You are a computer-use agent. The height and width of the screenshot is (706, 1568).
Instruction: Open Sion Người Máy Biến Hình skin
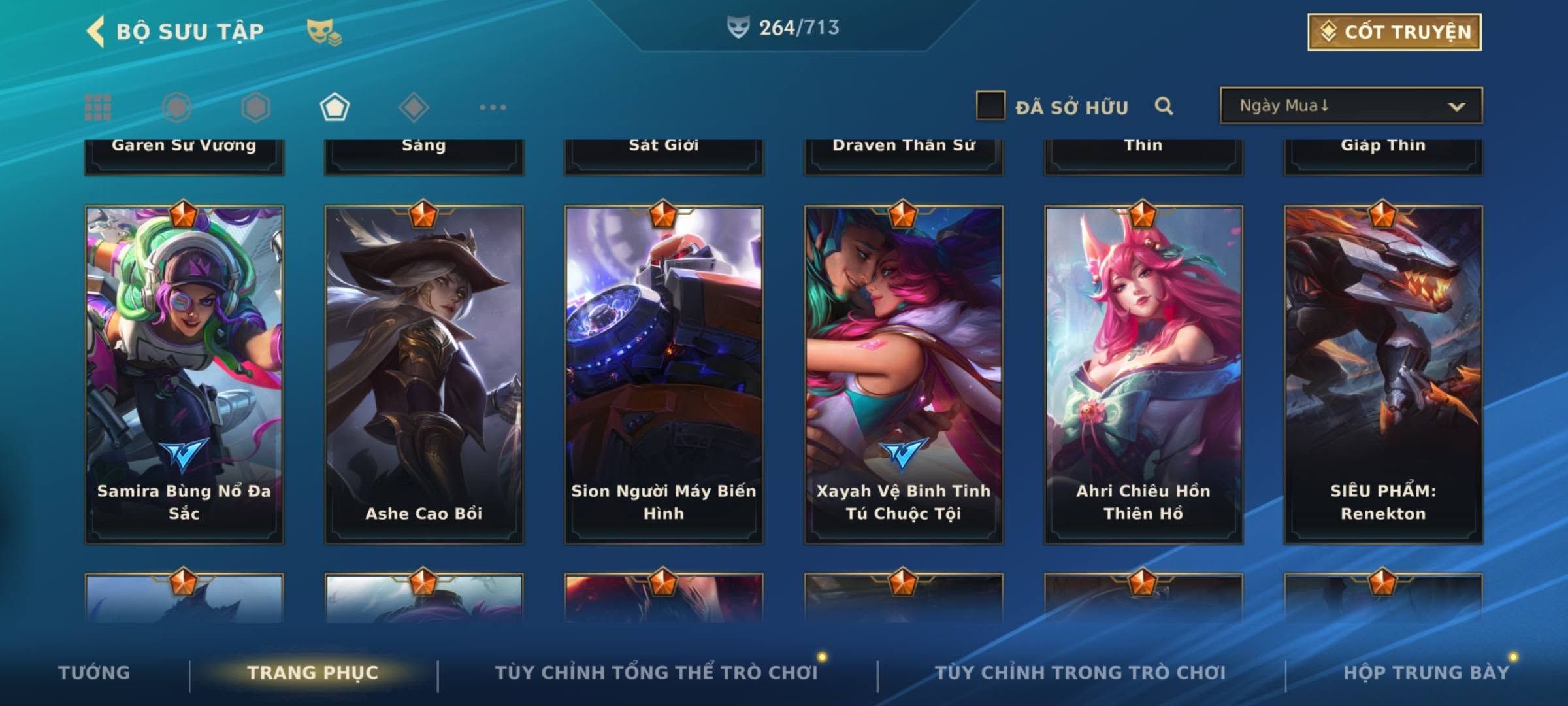point(664,374)
